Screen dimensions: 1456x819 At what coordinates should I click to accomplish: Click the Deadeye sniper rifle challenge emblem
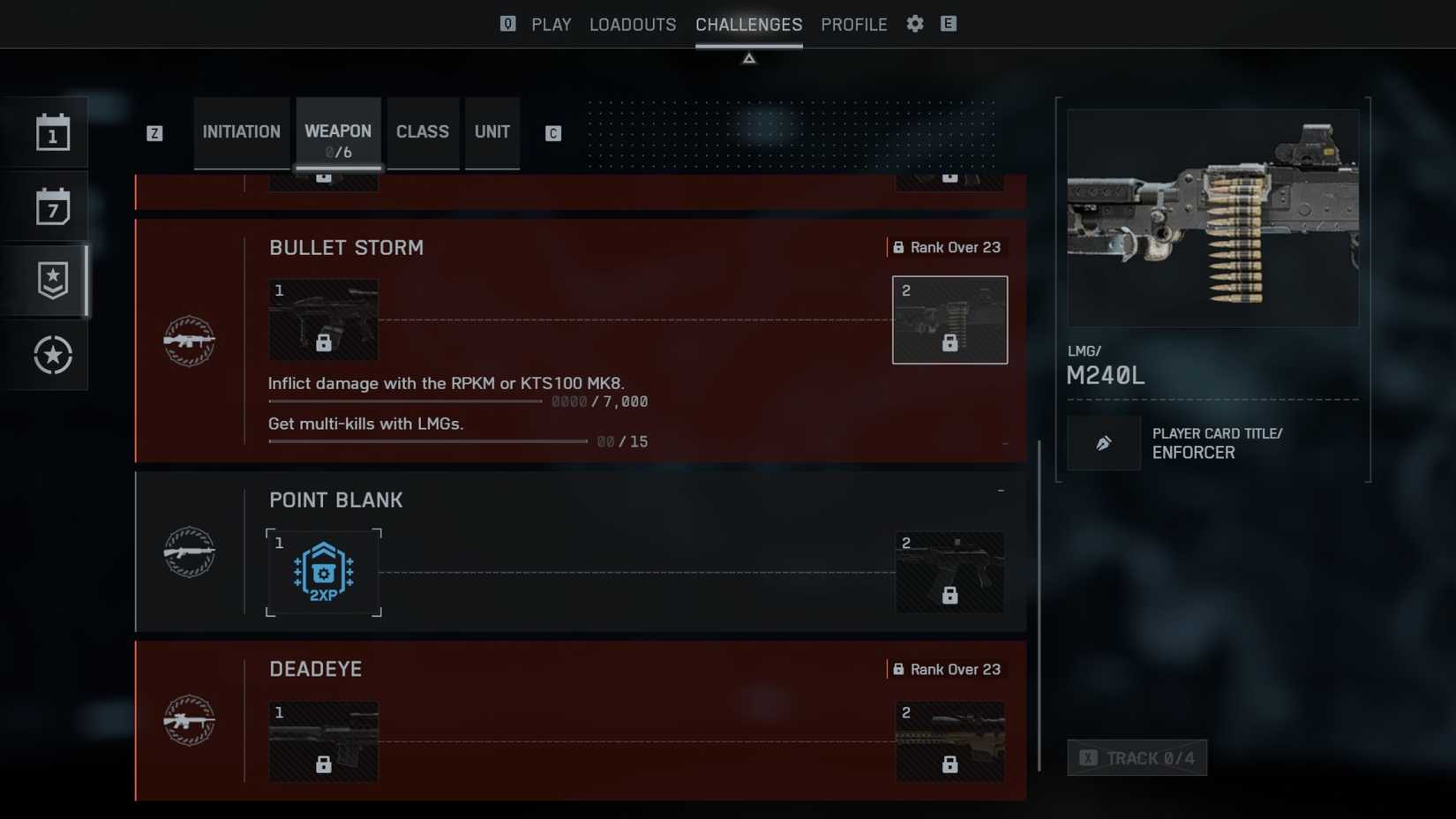[x=189, y=720]
